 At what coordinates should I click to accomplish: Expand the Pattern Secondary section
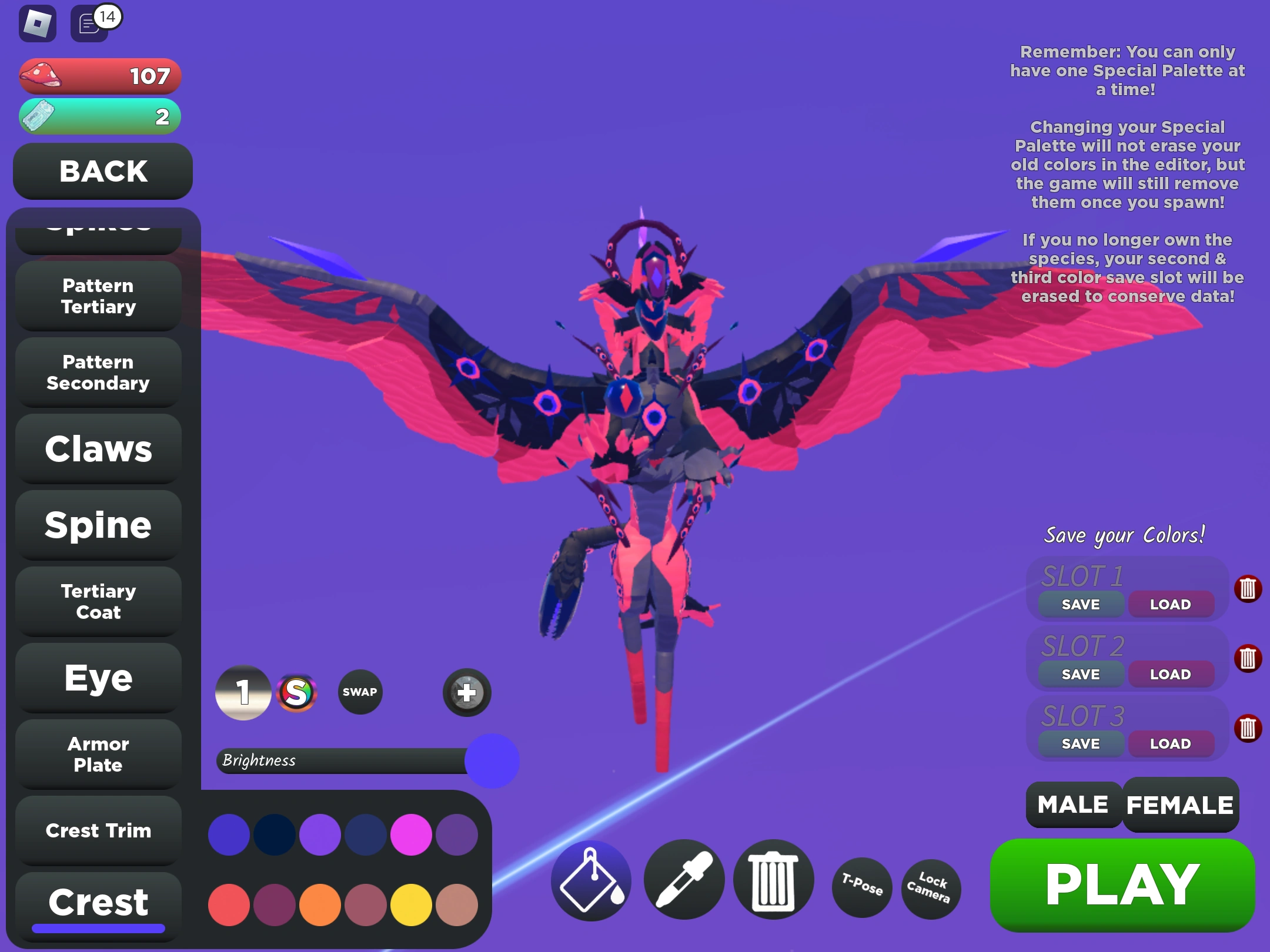pos(98,373)
